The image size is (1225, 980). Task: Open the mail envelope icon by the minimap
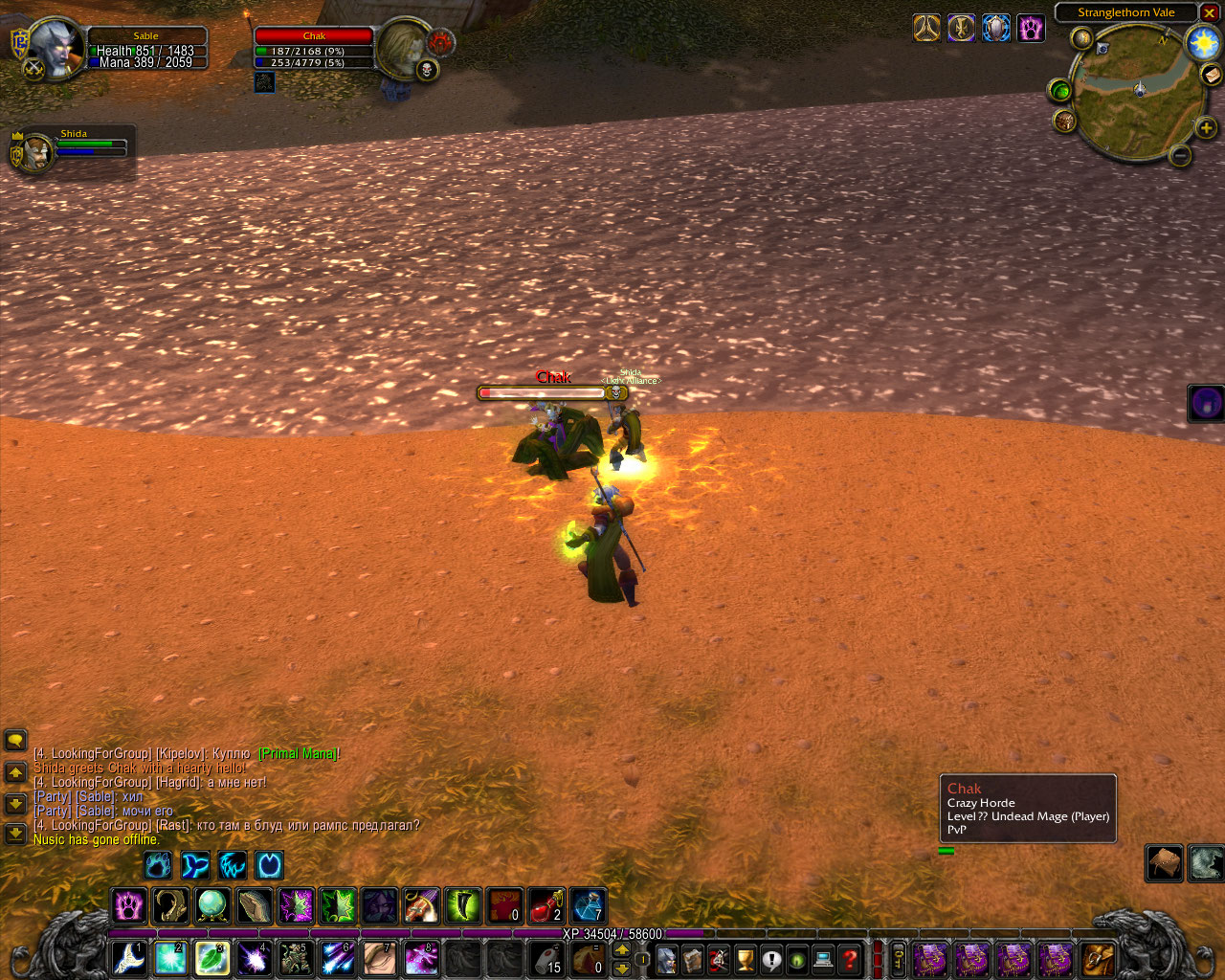(1212, 75)
